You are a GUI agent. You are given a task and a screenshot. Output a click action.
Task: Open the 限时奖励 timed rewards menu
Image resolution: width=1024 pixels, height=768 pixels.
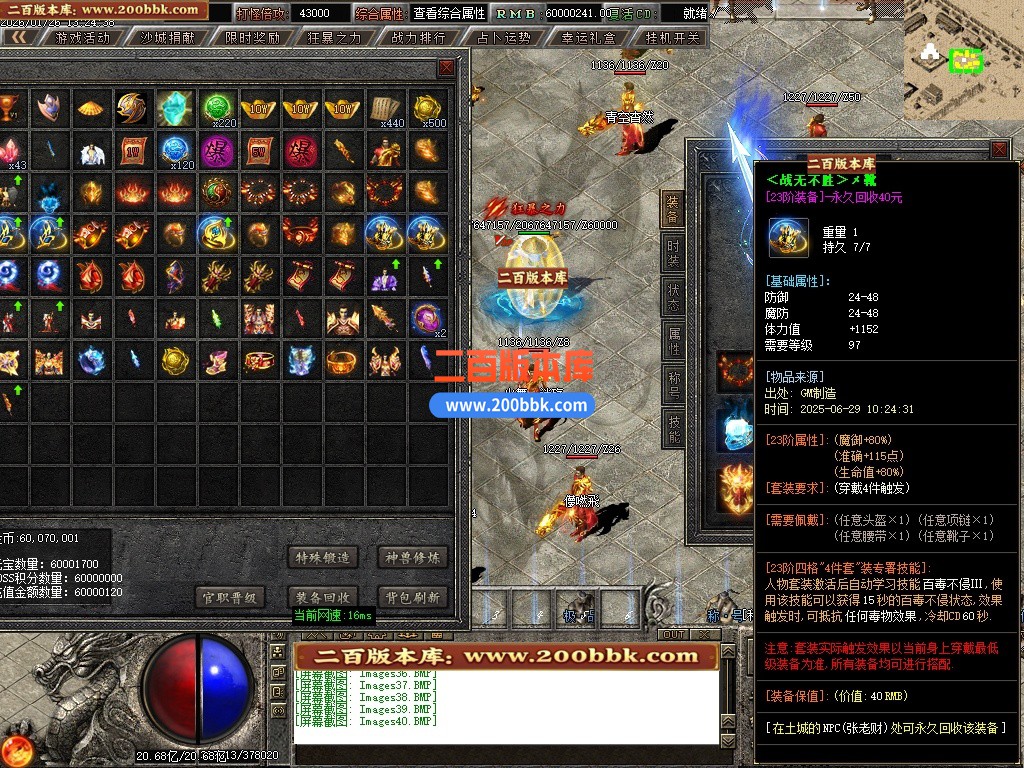[x=252, y=38]
